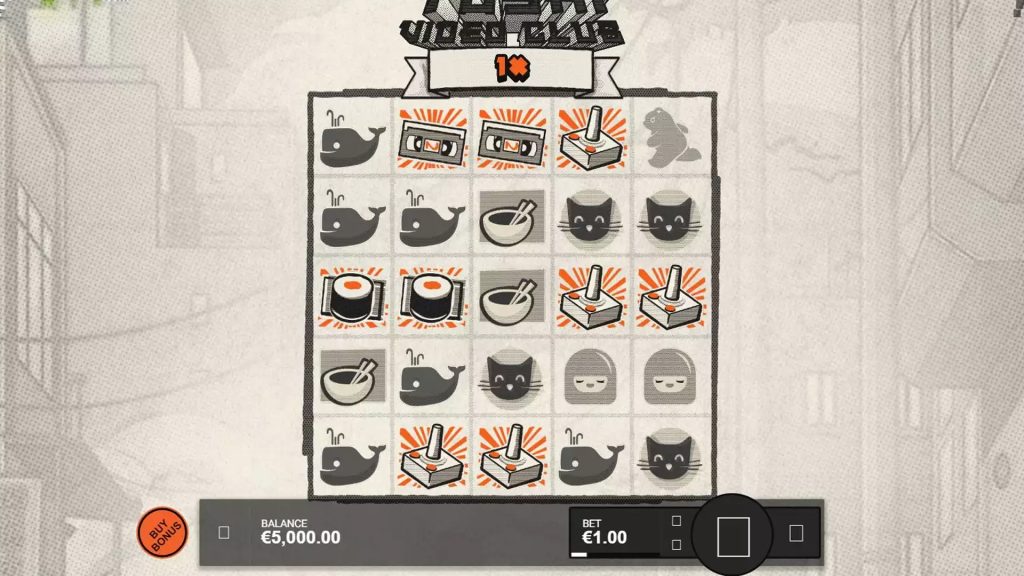Spin the reels with the large round button

(732, 536)
